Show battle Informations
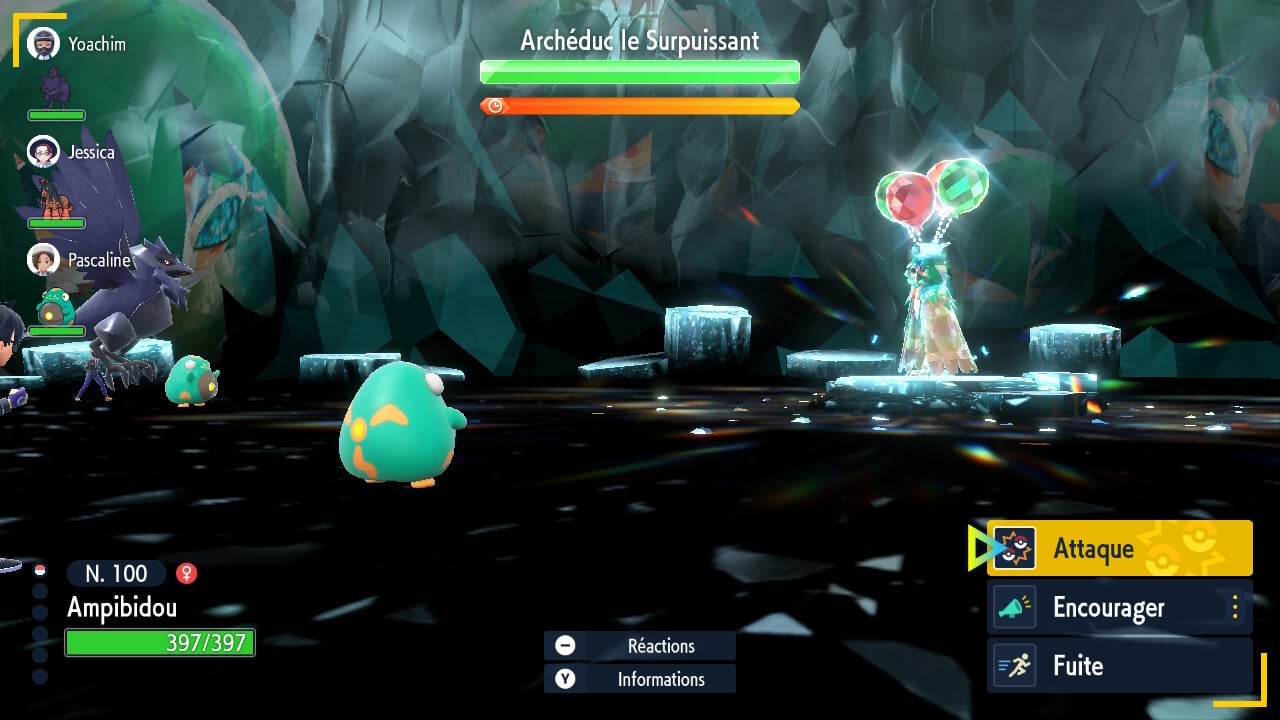Screen dimensions: 1280x720 click(x=640, y=679)
